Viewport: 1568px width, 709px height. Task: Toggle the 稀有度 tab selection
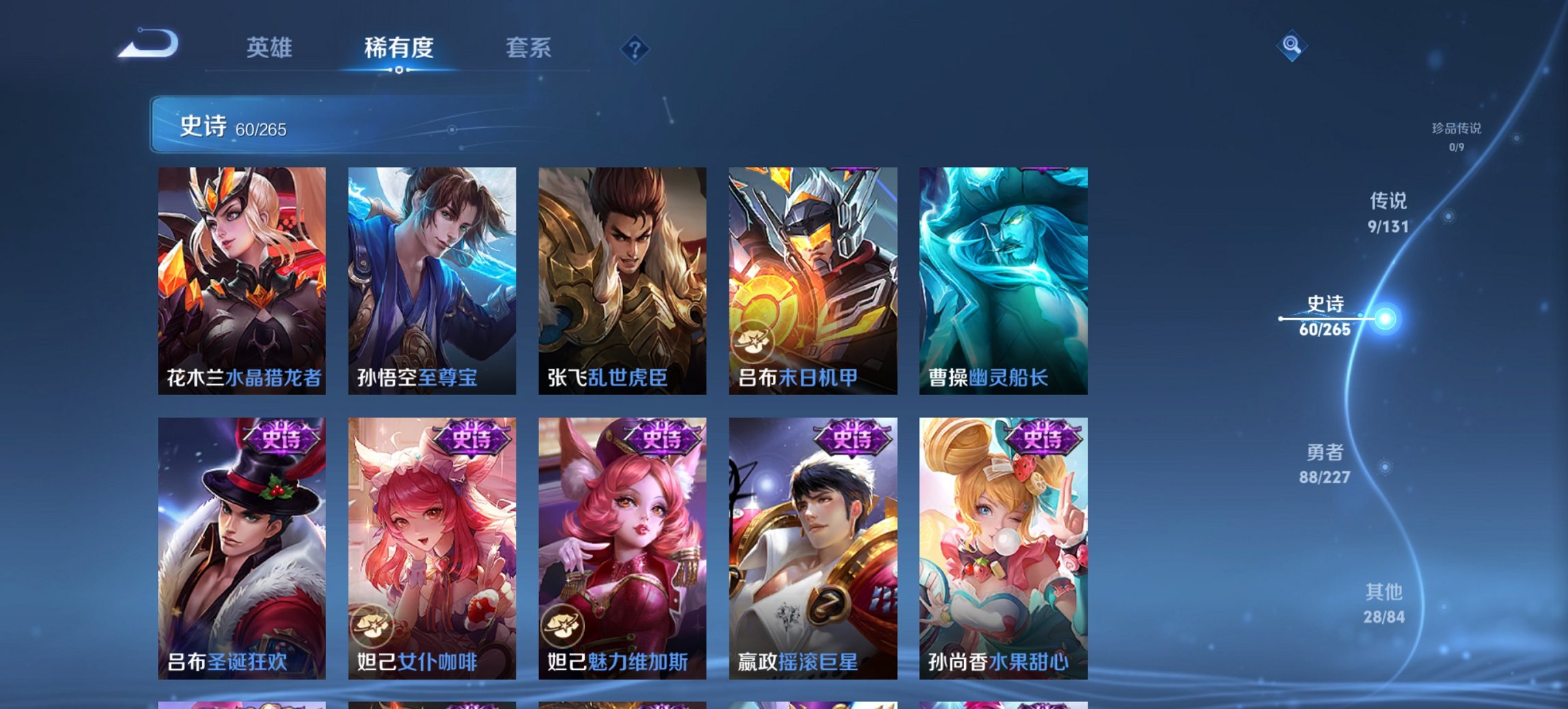pyautogui.click(x=398, y=49)
